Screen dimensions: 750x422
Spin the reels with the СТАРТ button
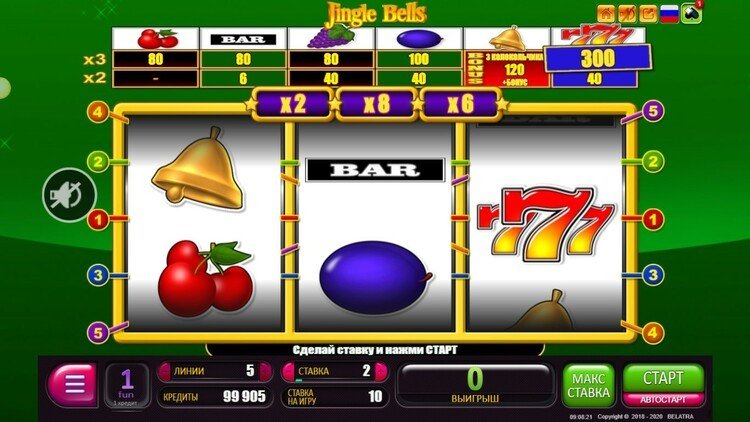[x=664, y=378]
